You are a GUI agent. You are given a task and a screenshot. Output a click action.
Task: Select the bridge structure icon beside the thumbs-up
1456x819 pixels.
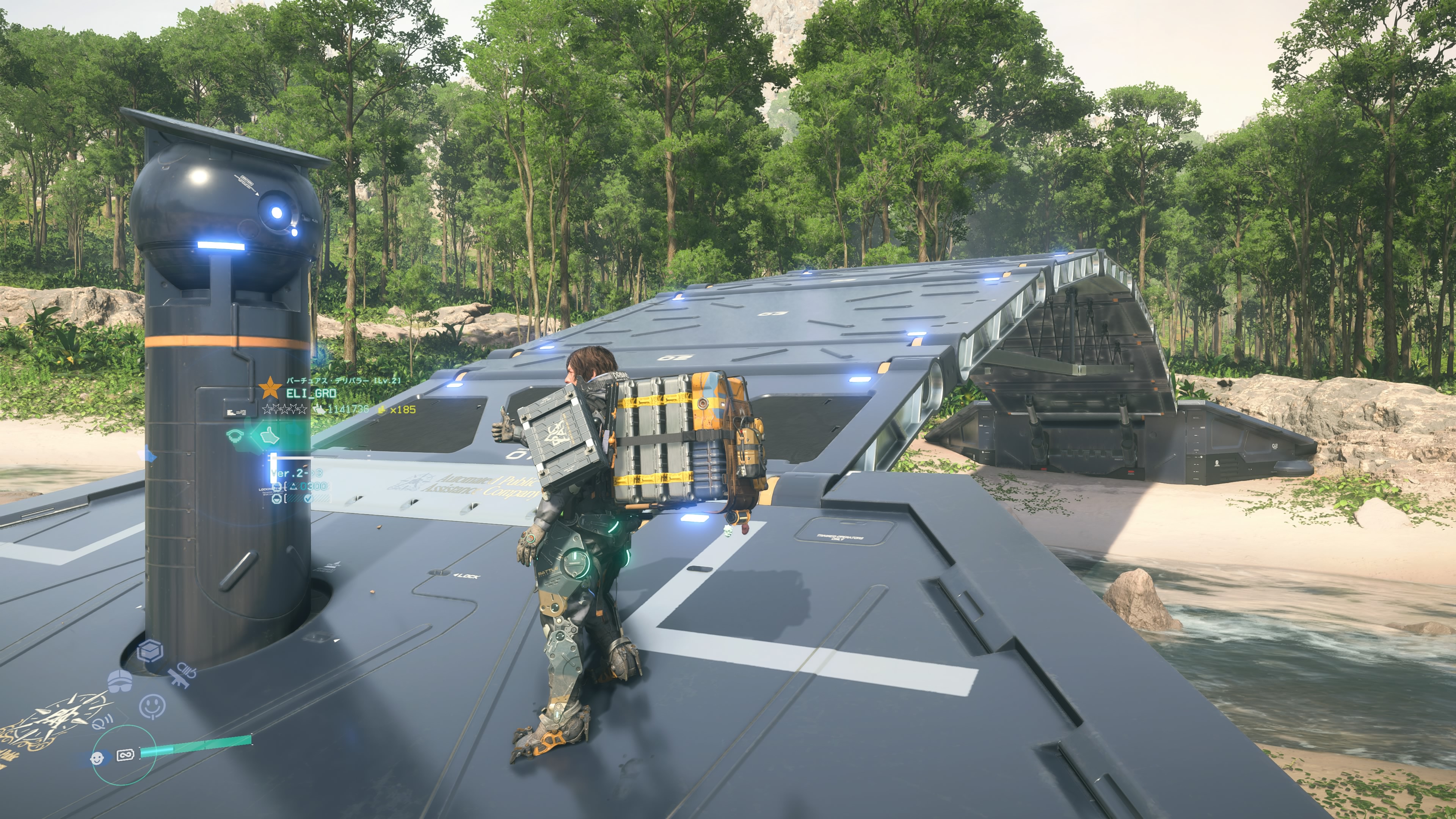235,435
